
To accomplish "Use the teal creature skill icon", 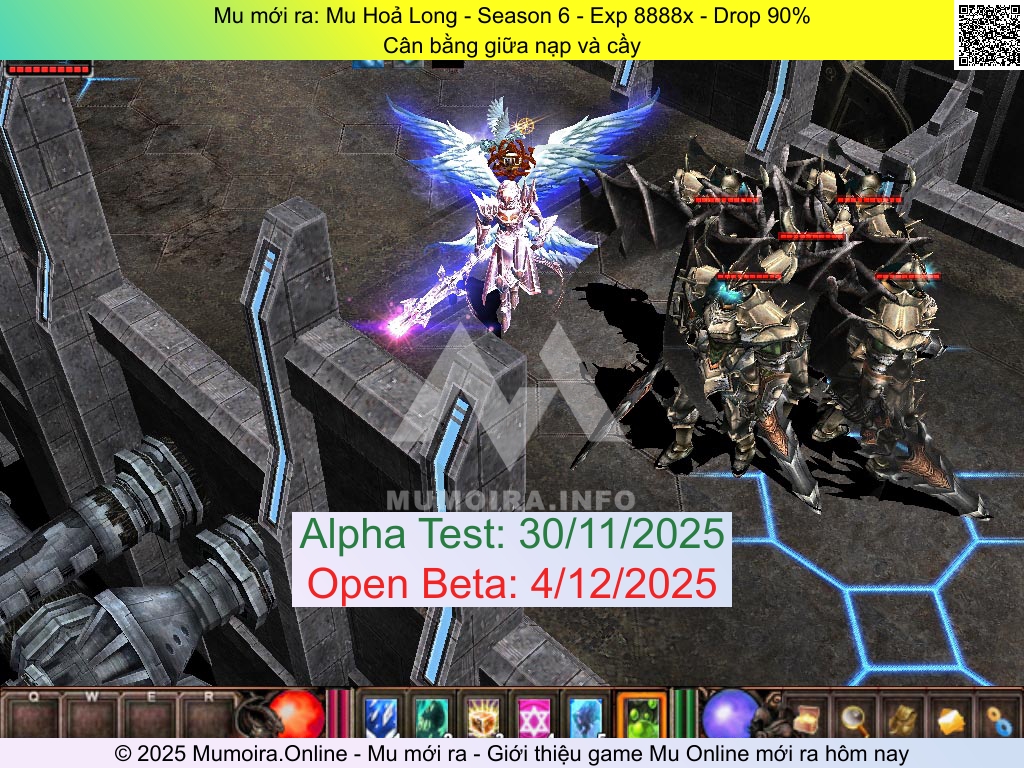I will pyautogui.click(x=432, y=716).
